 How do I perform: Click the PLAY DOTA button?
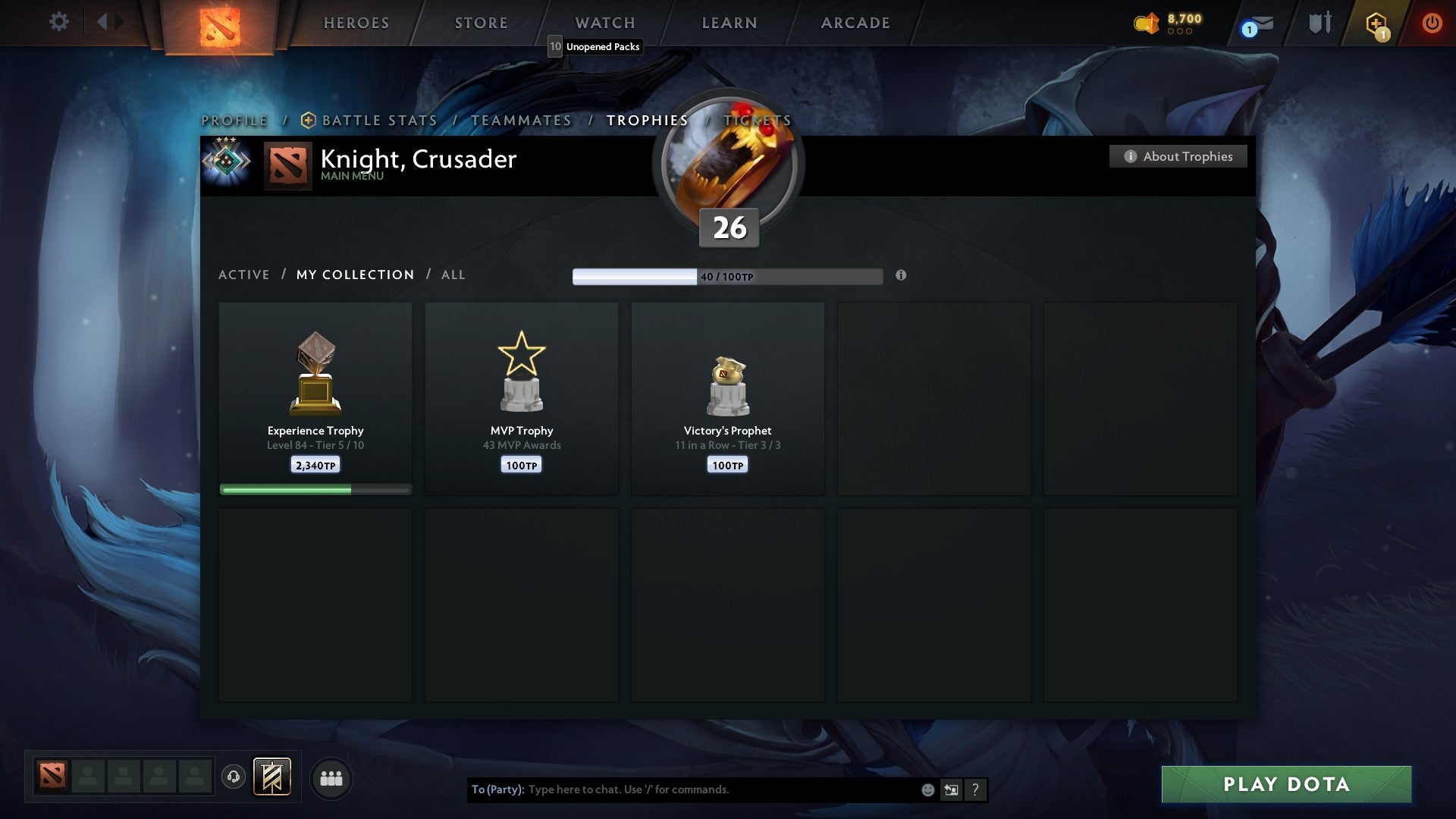[1284, 785]
